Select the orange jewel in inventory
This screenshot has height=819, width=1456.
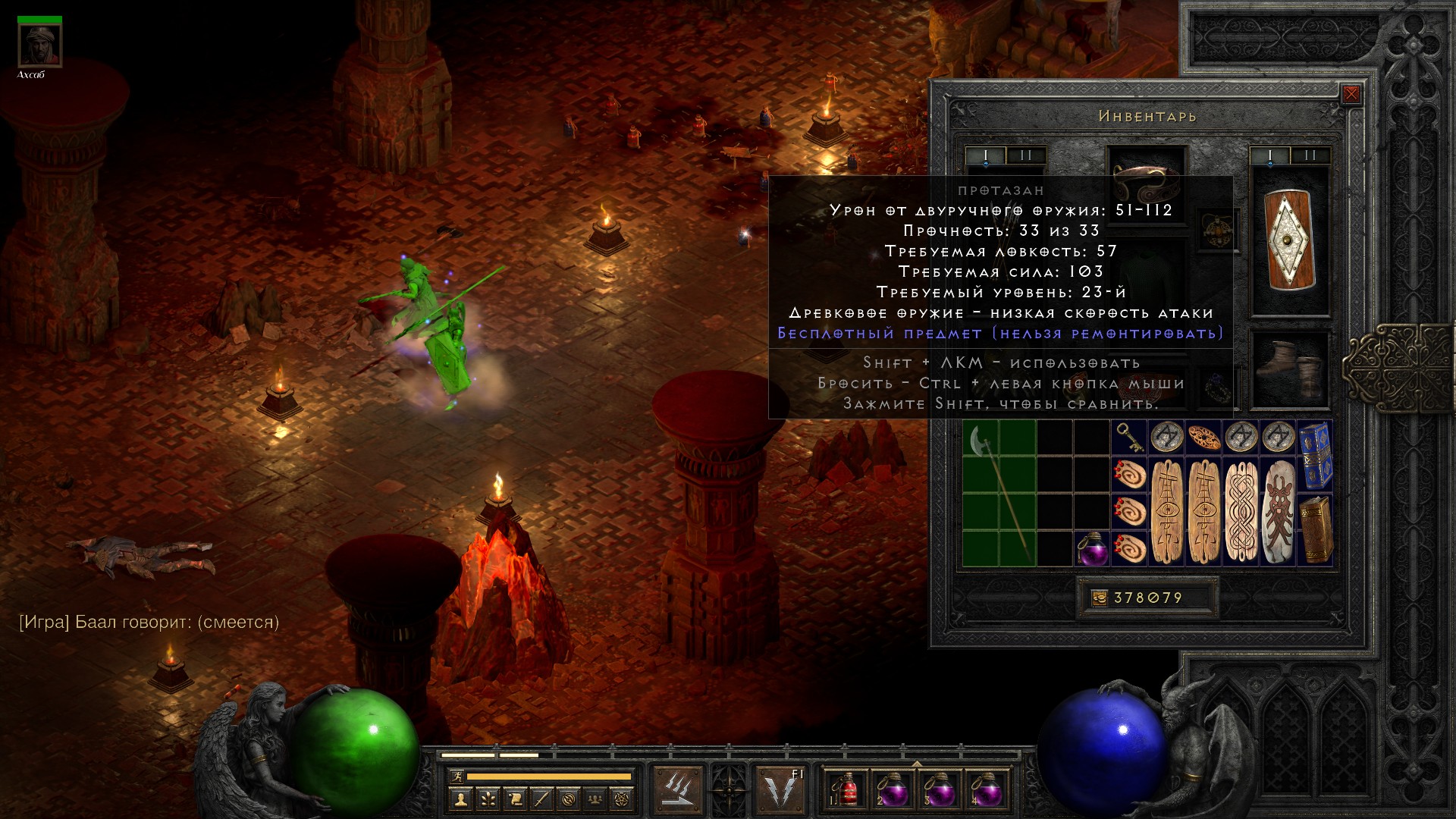point(1203,438)
